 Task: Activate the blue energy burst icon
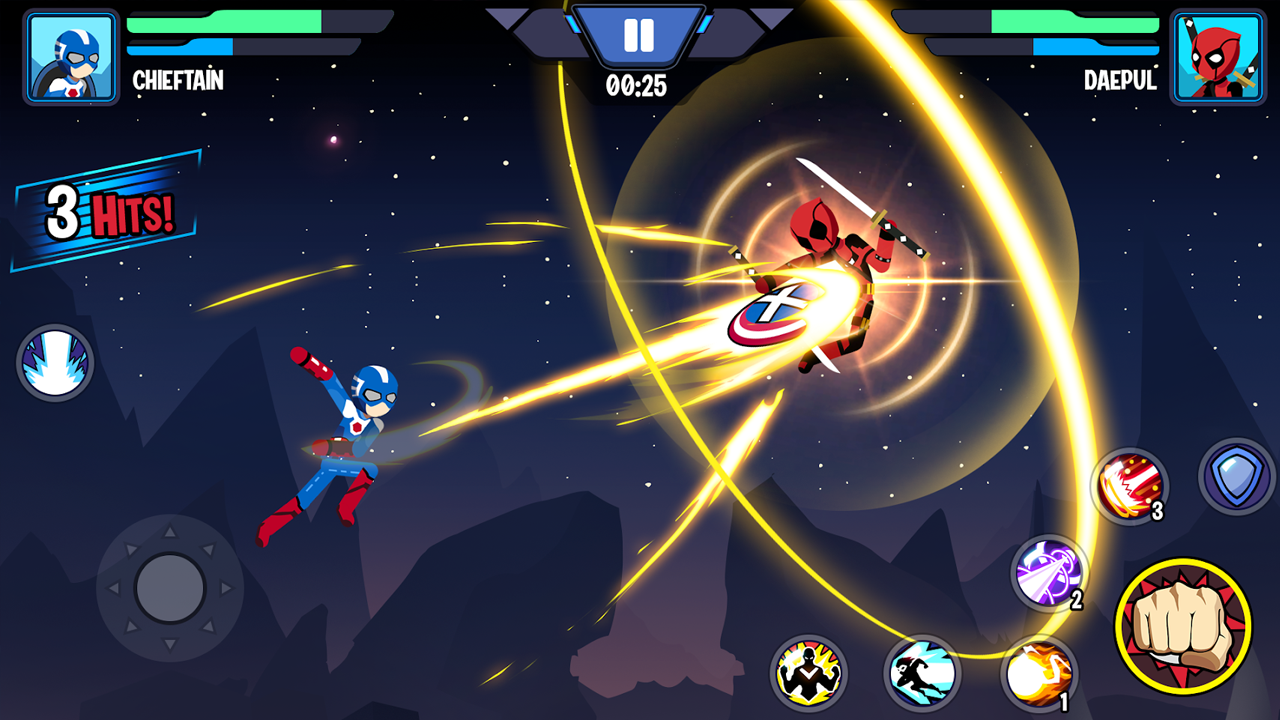55,362
